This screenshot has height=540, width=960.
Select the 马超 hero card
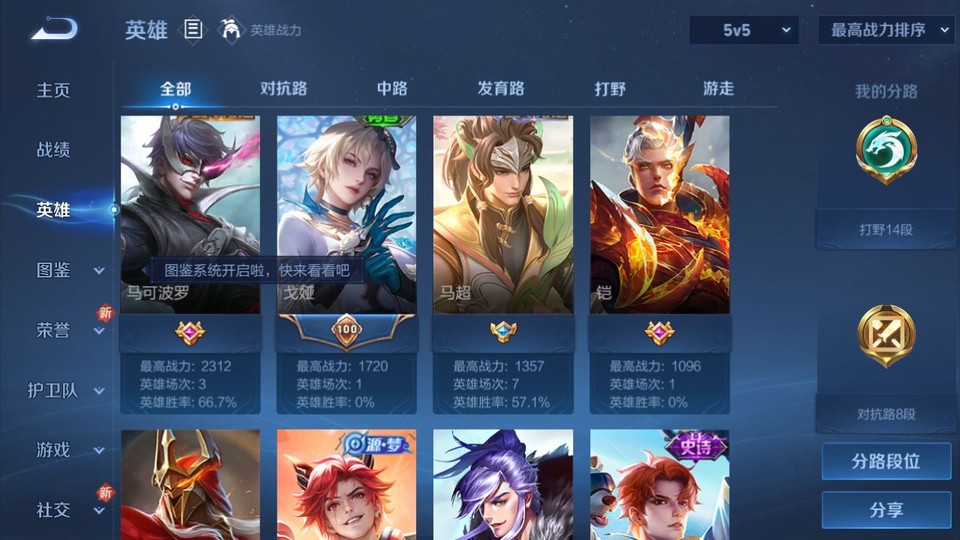pyautogui.click(x=503, y=214)
